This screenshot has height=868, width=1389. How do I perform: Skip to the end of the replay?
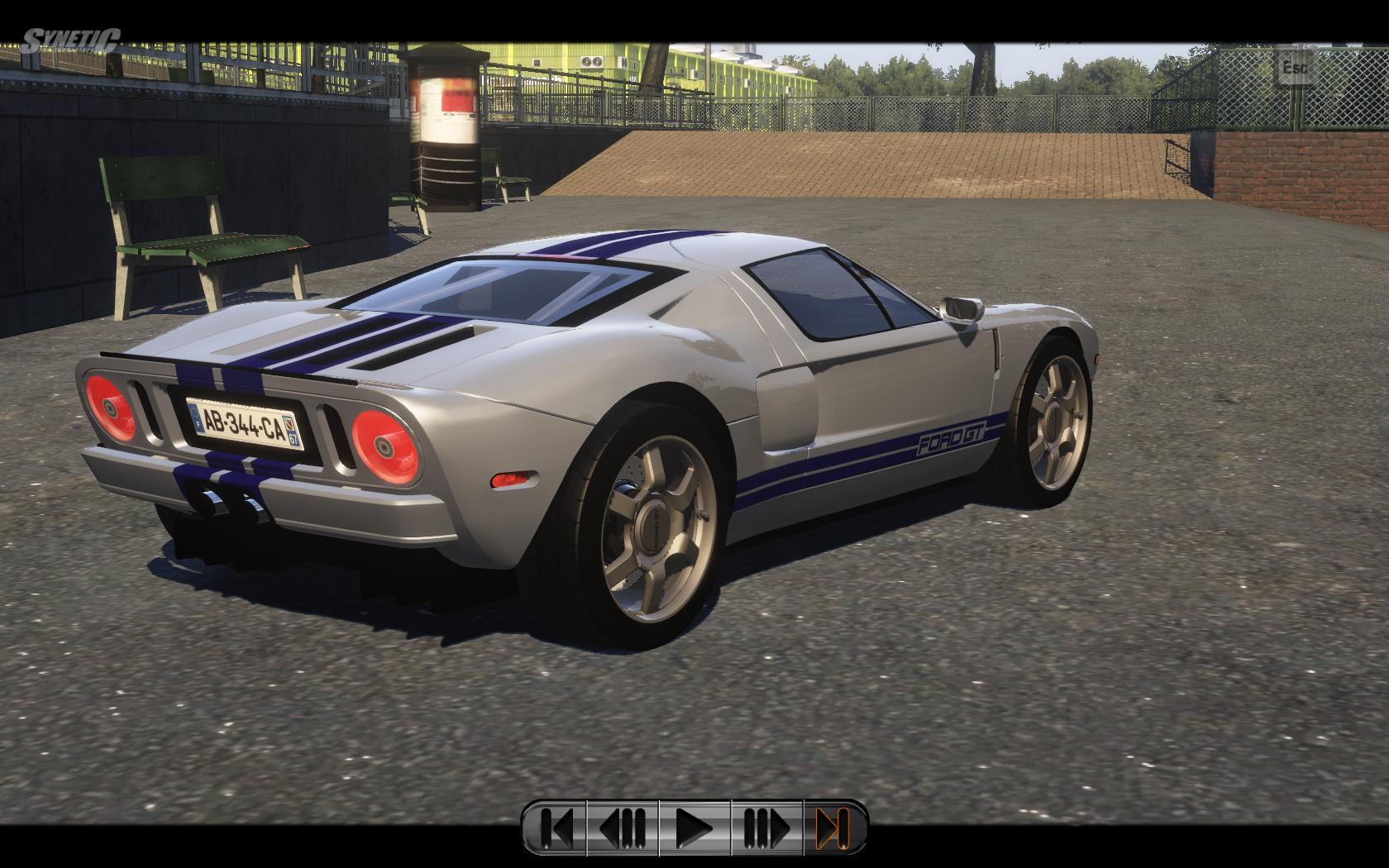[833, 827]
